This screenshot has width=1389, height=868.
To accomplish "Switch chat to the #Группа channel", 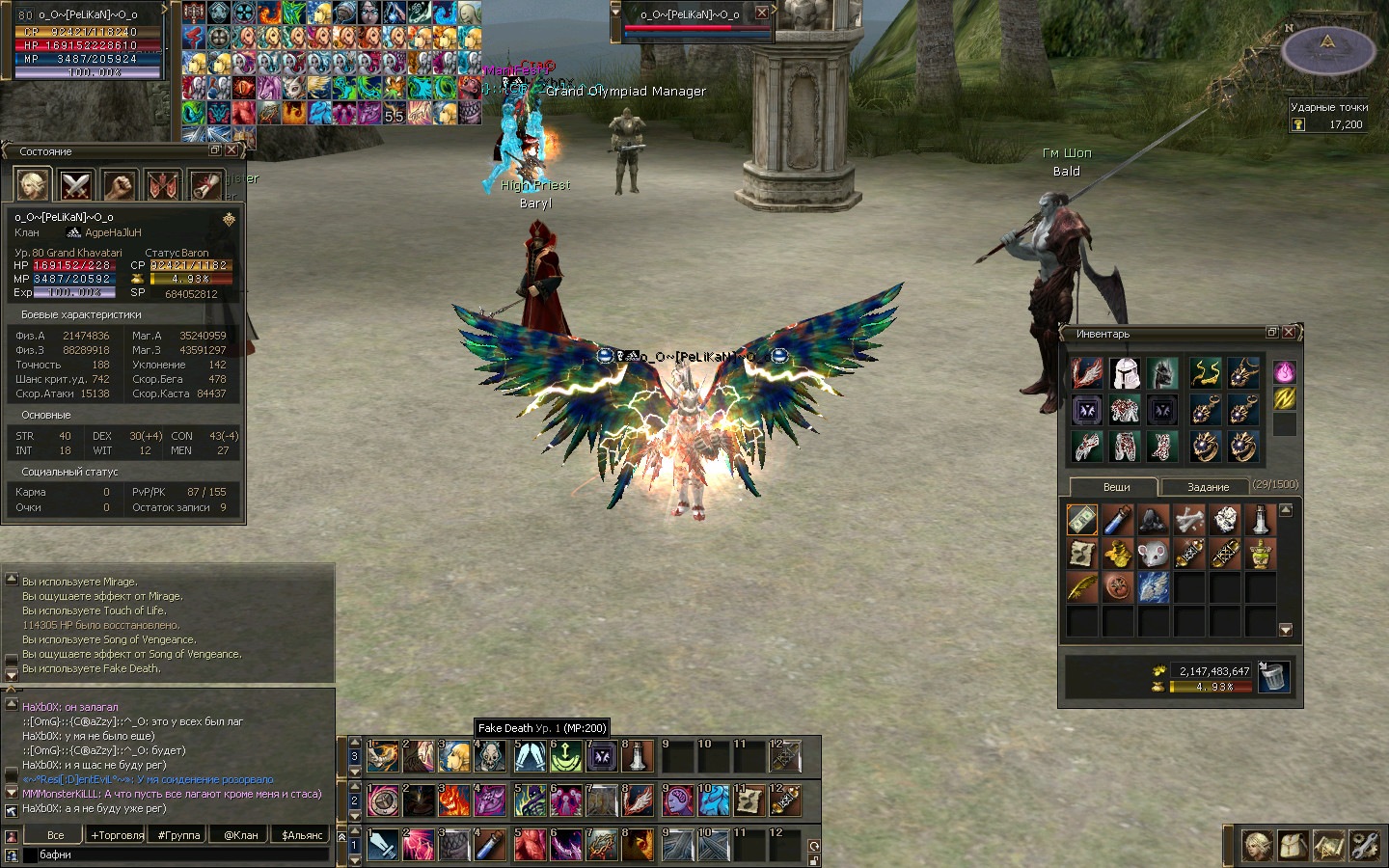I will [179, 835].
